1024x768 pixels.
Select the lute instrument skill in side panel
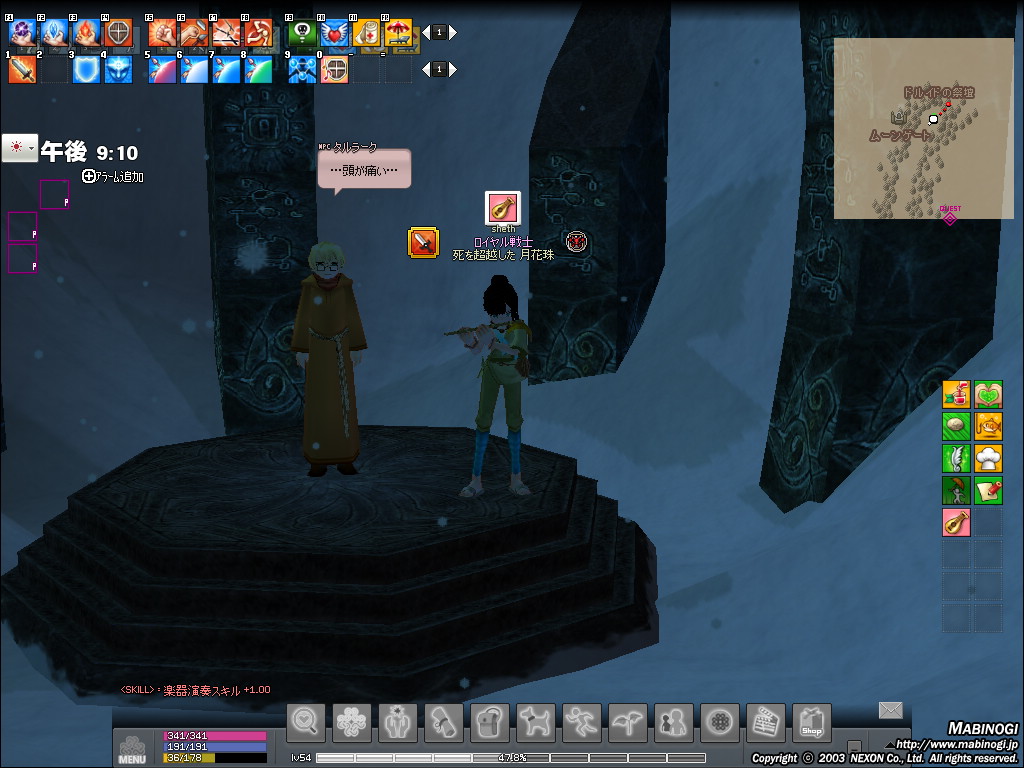956,522
